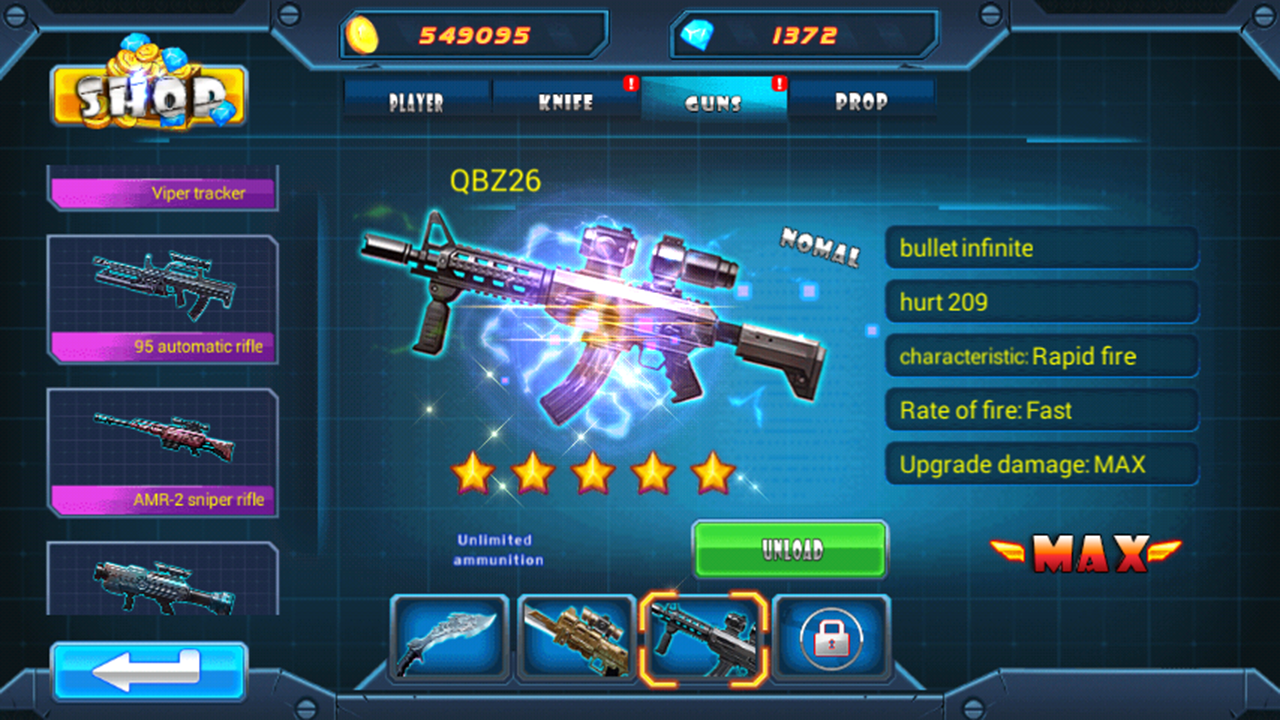
Task: Select the highlighted QBZ26 in the bottom bar
Action: click(x=703, y=637)
